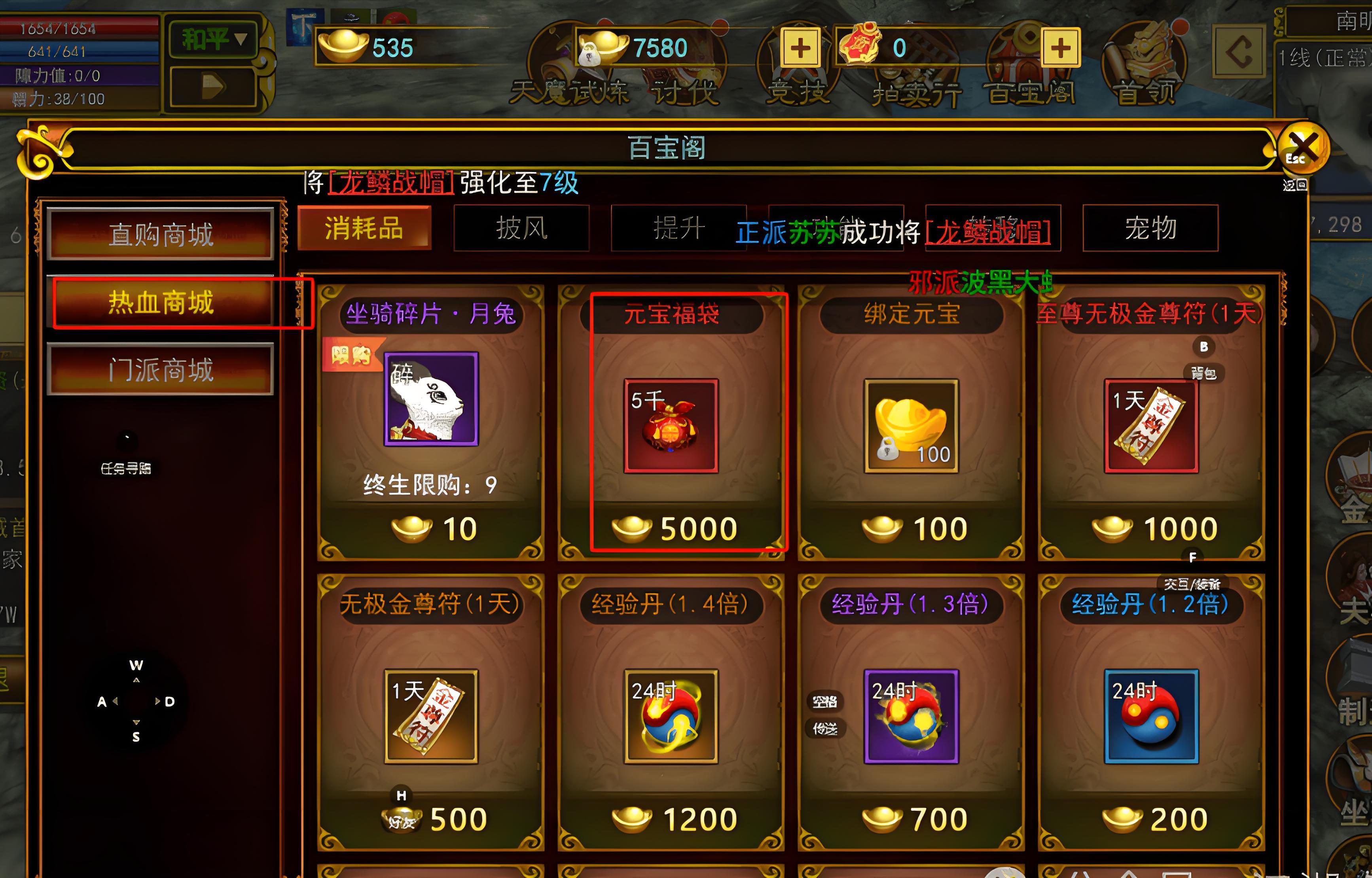This screenshot has height=878, width=1372.
Task: Select the 元宝福袋 item icon
Action: 672,426
